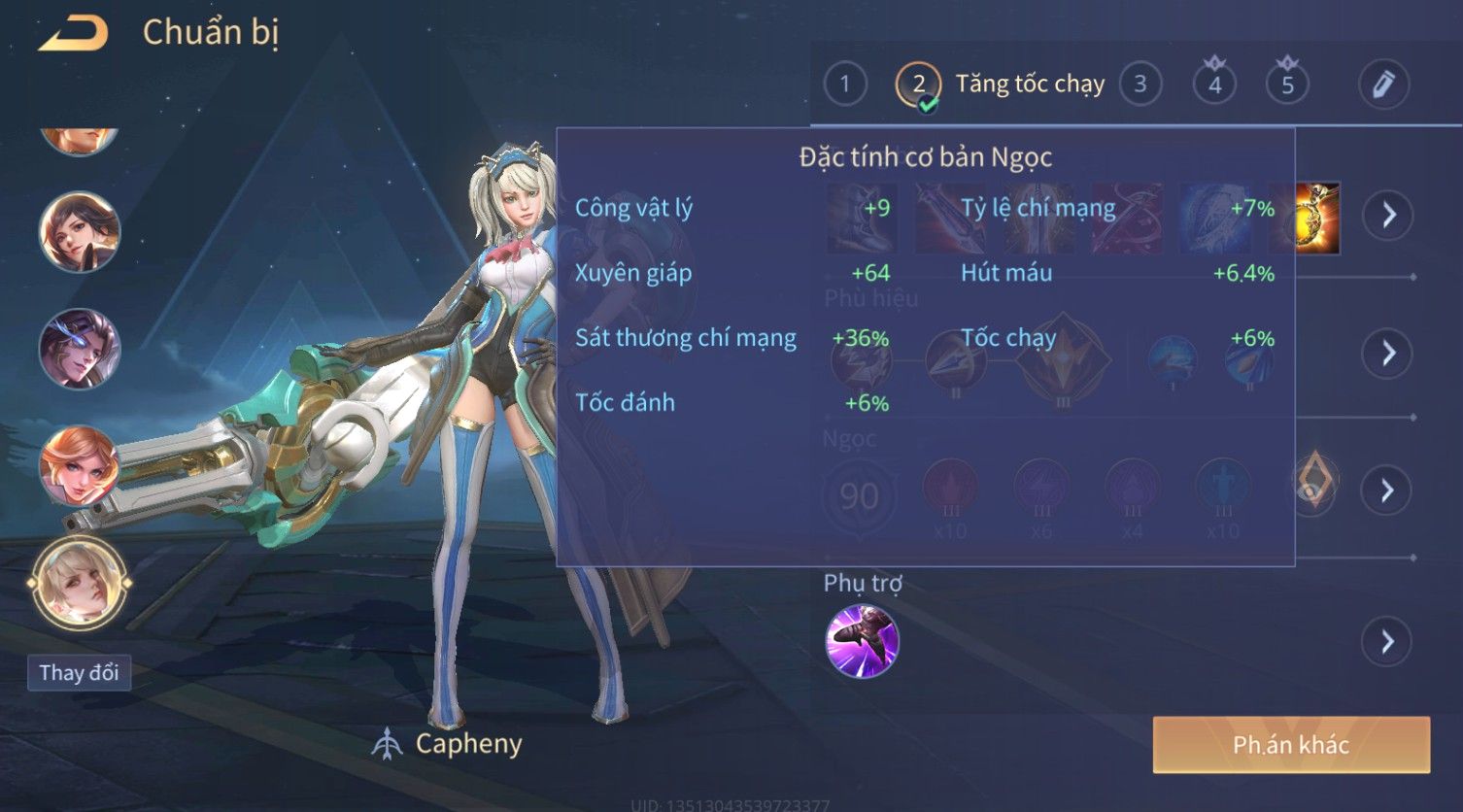1463x812 pixels.
Task: Click the Phần khác button
Action: pyautogui.click(x=1290, y=745)
